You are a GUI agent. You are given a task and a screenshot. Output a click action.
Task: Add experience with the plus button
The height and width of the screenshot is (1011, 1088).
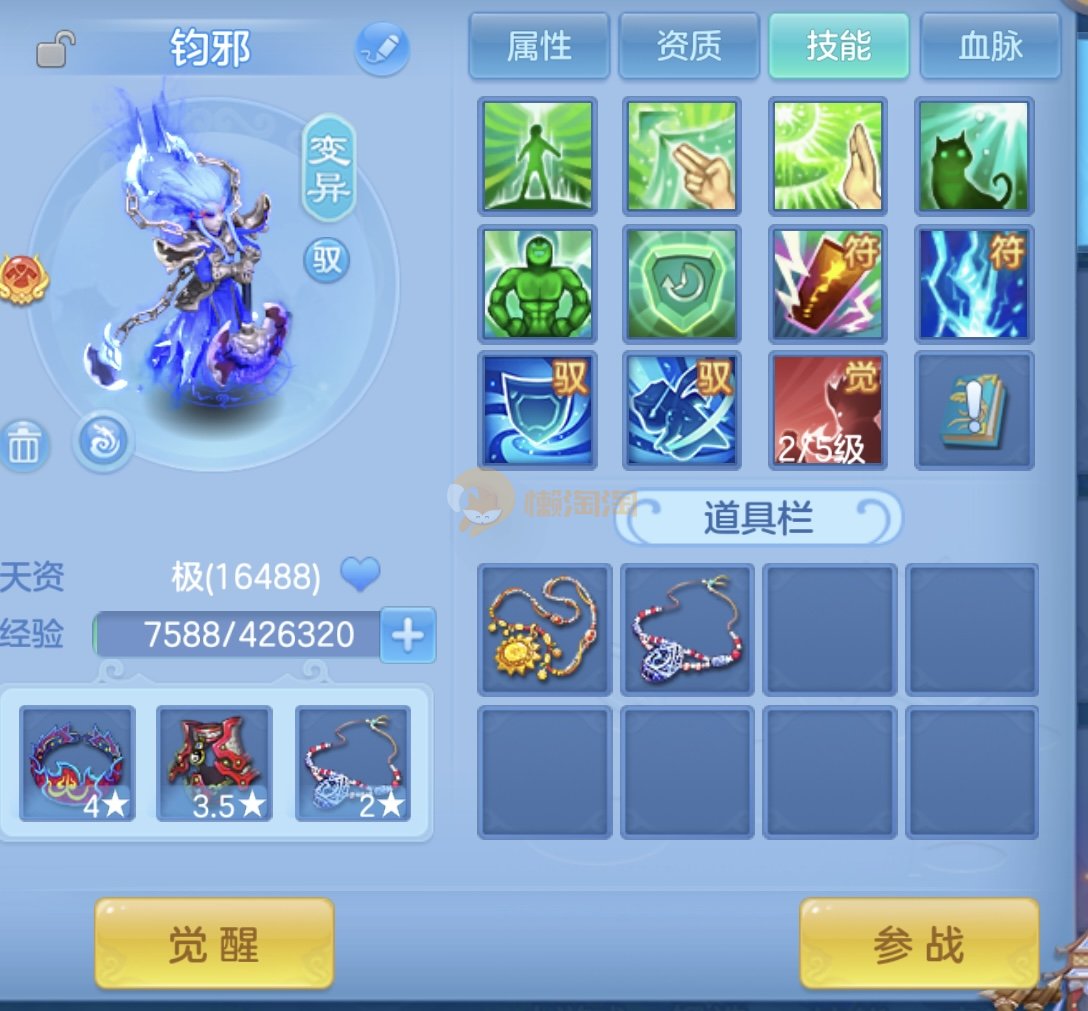point(408,634)
